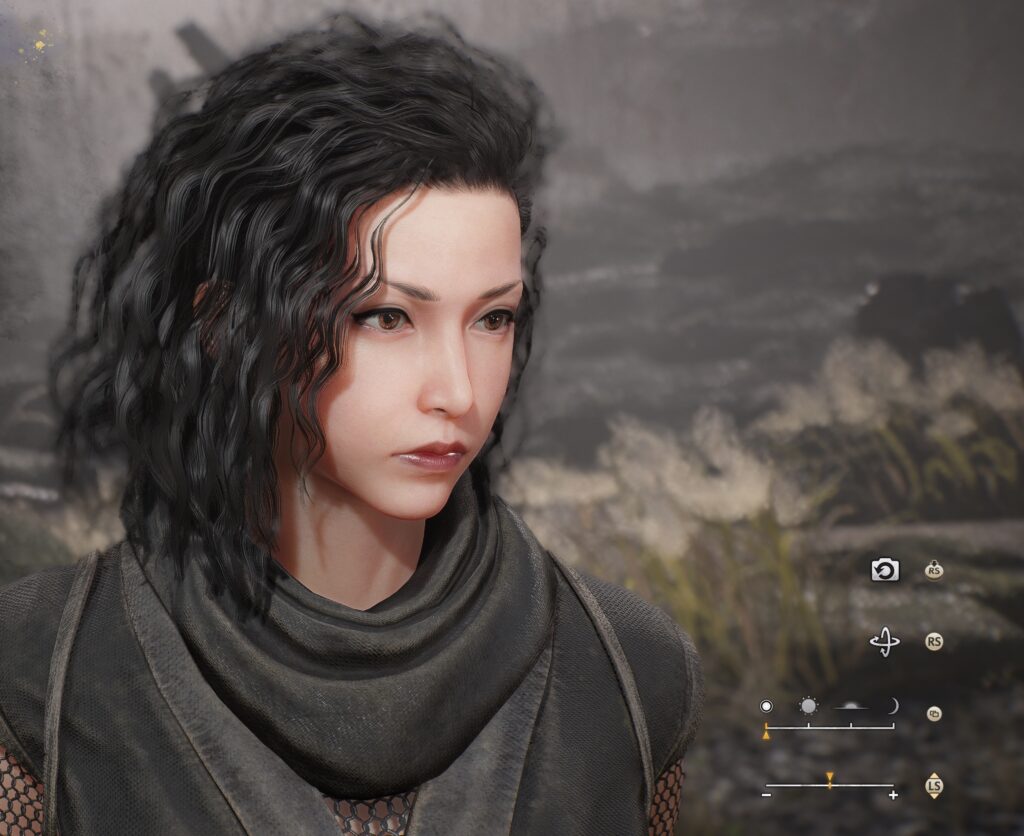The height and width of the screenshot is (836, 1024).
Task: Decrease zoom with the minus sign
Action: tap(766, 795)
